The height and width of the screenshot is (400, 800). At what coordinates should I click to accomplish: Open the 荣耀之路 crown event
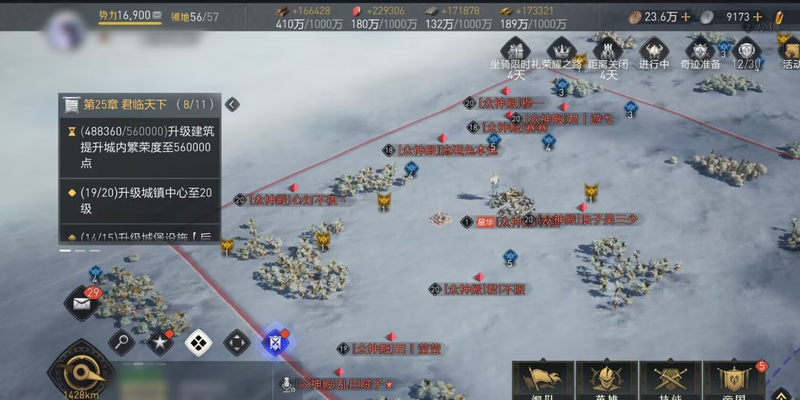[x=562, y=52]
